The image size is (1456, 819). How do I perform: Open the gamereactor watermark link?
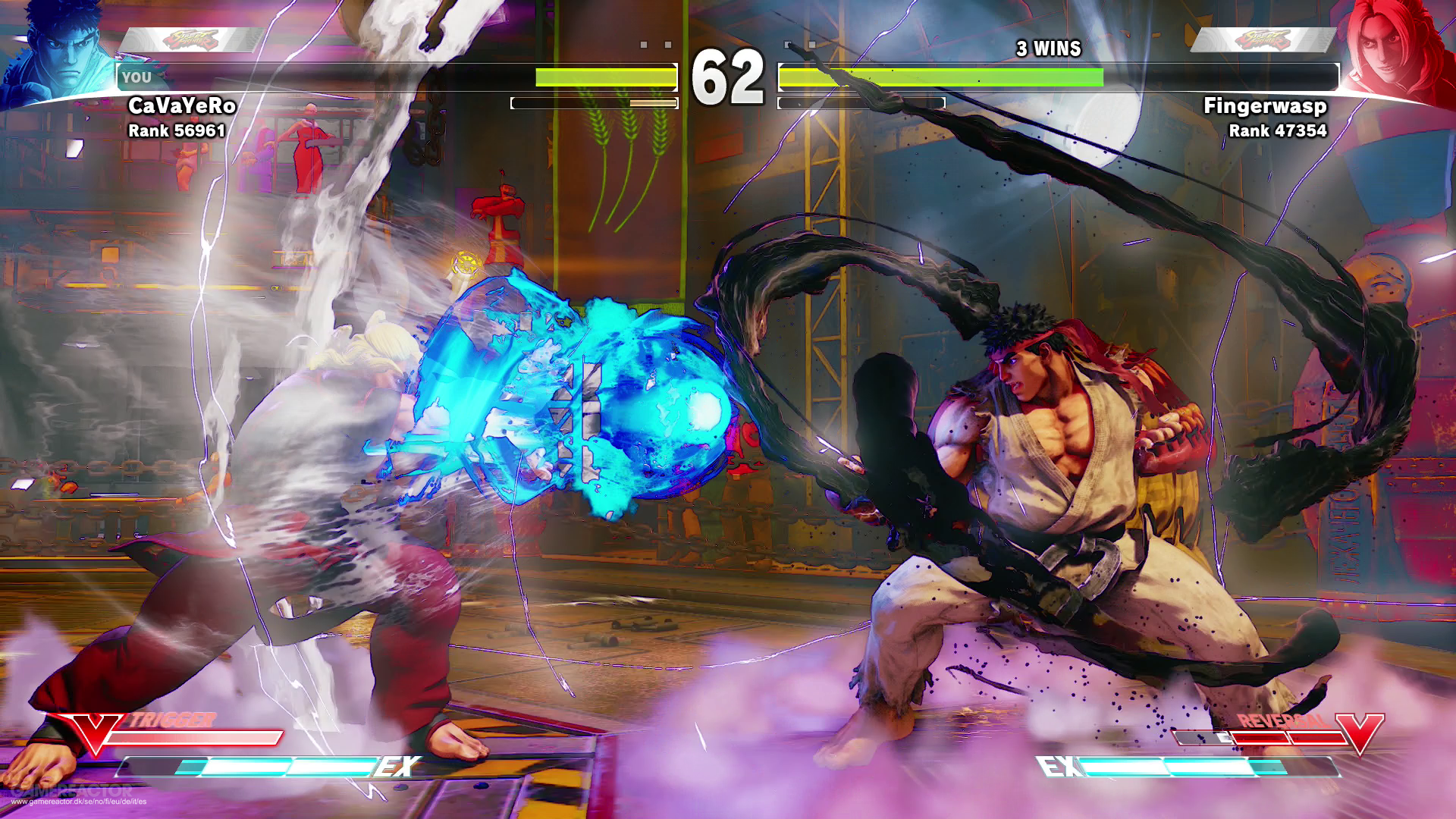tap(79, 801)
